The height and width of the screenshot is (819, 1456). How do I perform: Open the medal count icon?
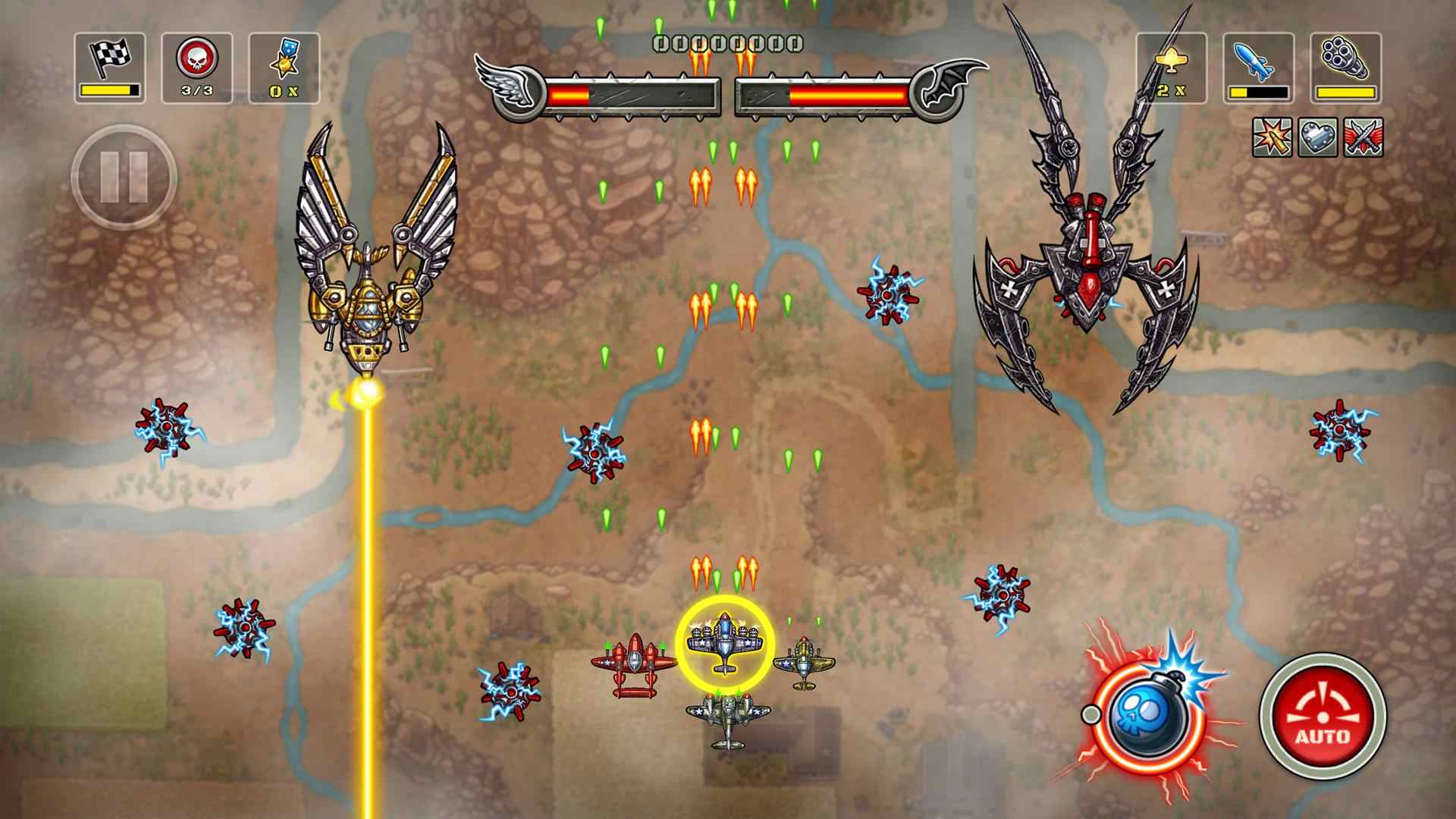point(284,67)
